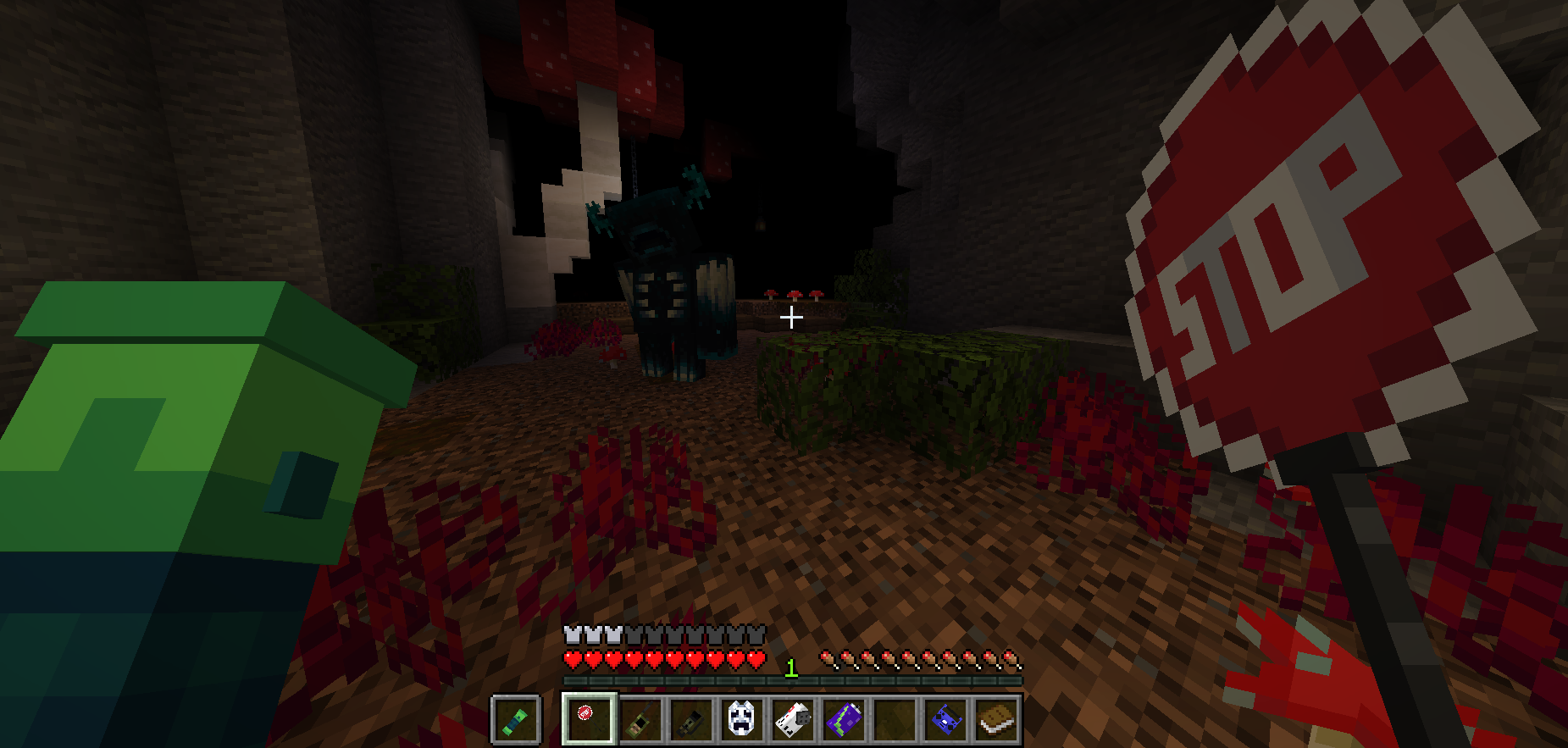Click the crosshair at screen center
Image resolution: width=1568 pixels, height=748 pixels.
click(792, 317)
